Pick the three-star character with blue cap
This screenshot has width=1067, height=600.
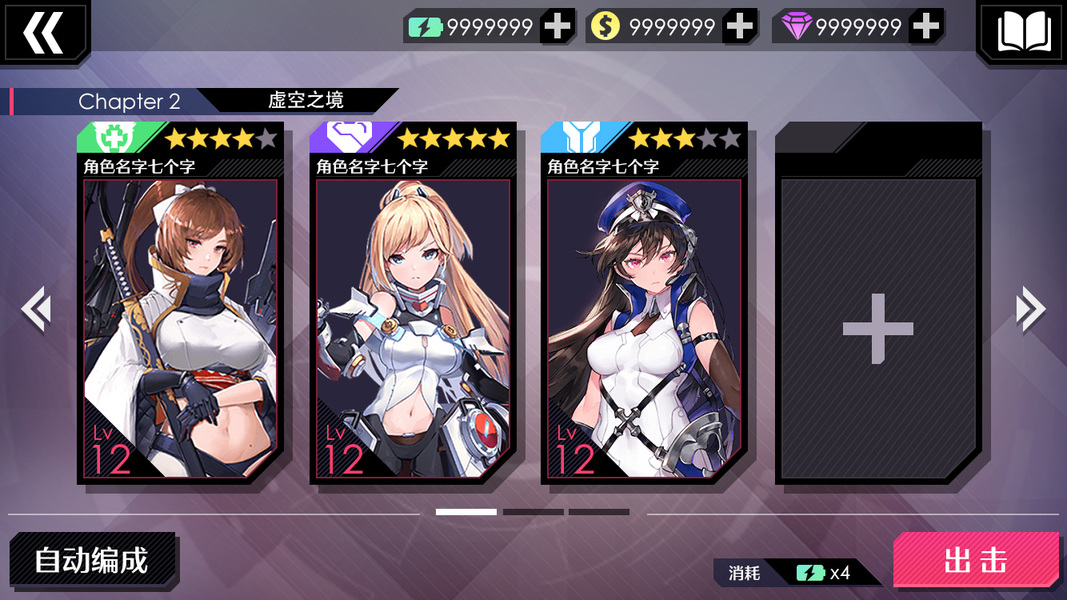coord(644,305)
